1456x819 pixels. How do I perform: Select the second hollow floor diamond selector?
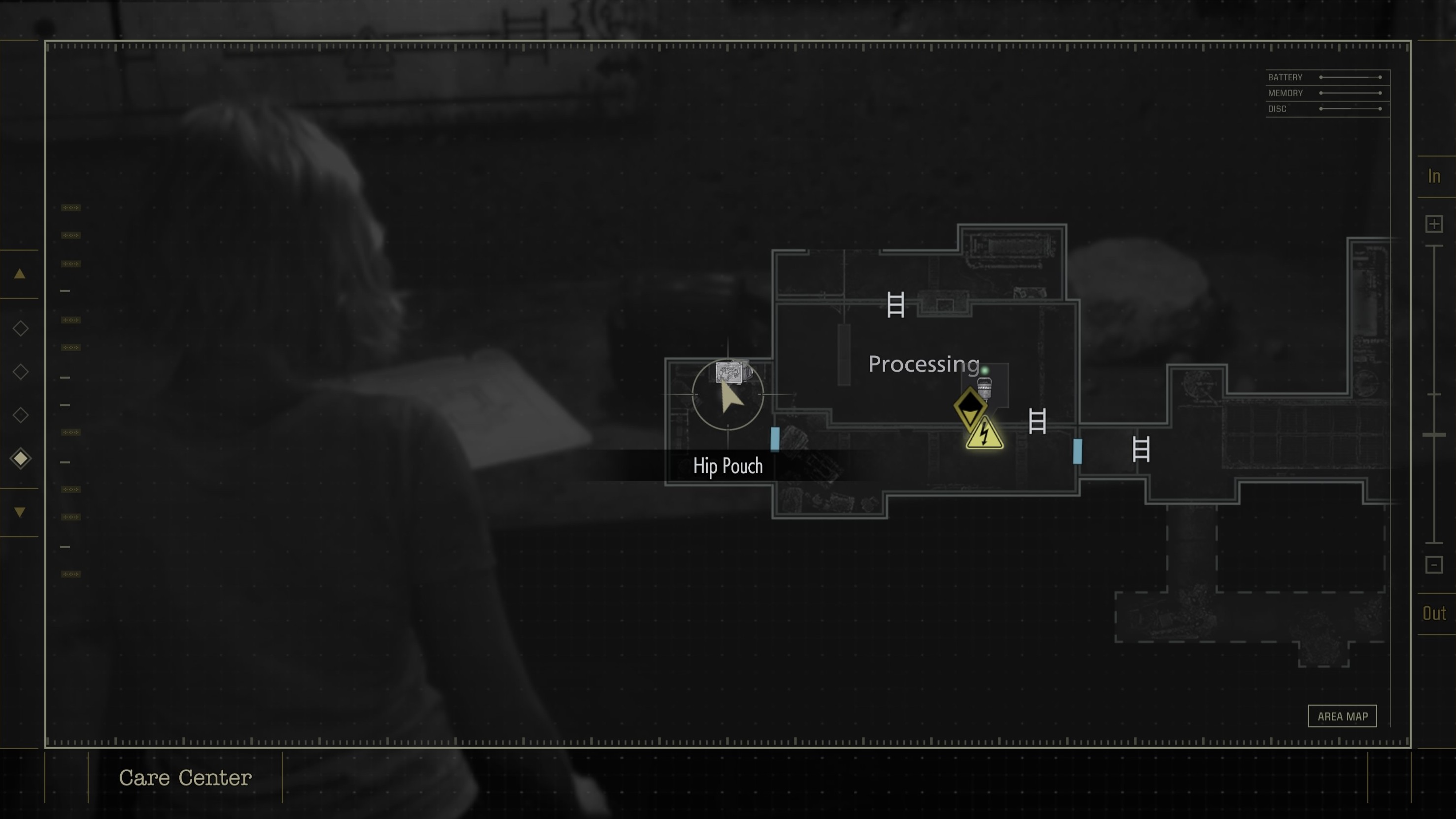coord(20,371)
